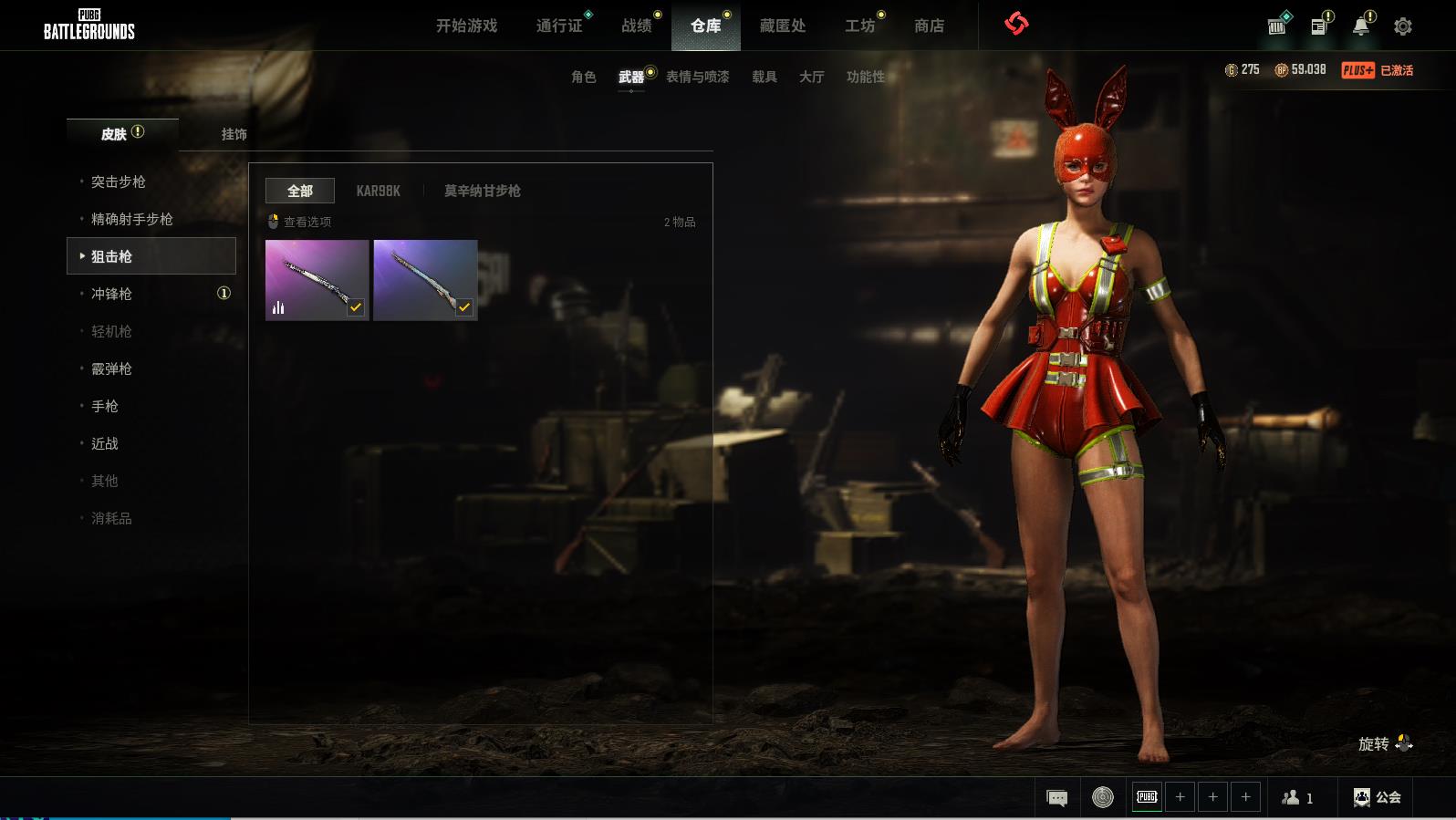Viewport: 1456px width, 820px height.
Task: Open the 载具 vehicle skins tab
Action: pos(764,77)
